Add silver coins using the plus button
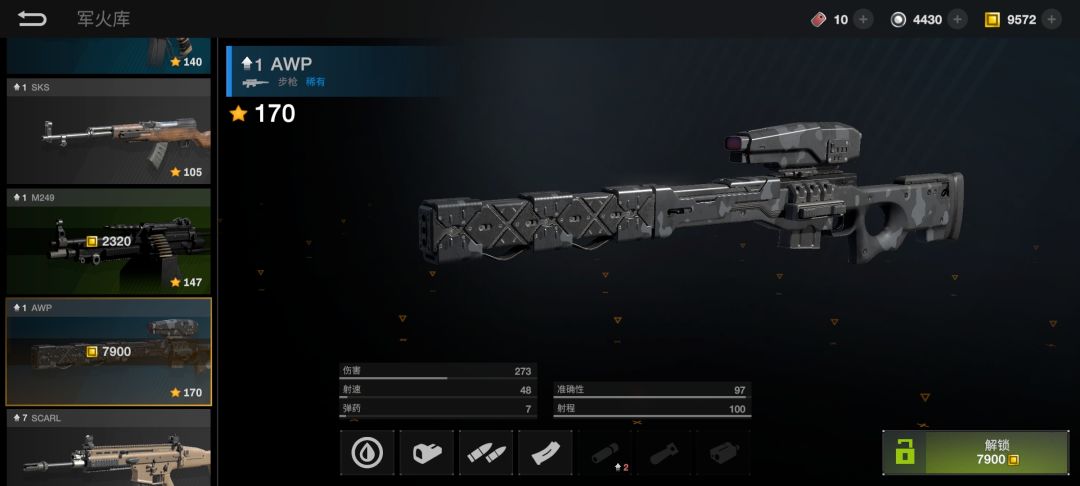1080x486 pixels. tap(957, 19)
